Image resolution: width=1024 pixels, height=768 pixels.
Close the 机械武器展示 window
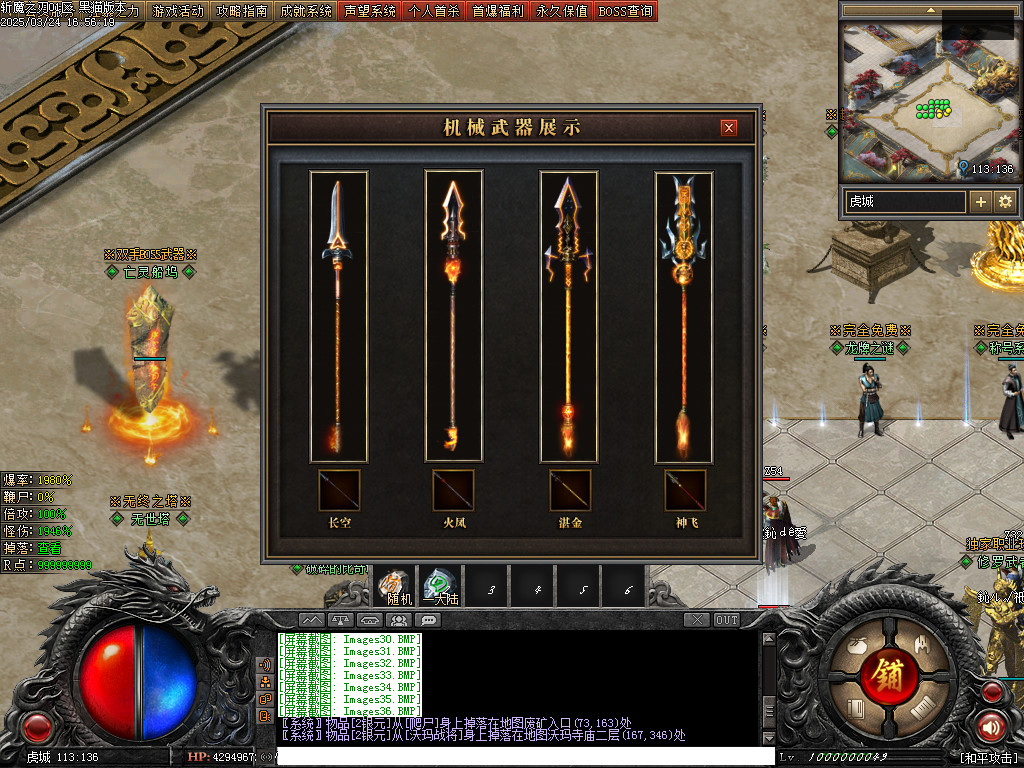(x=729, y=128)
